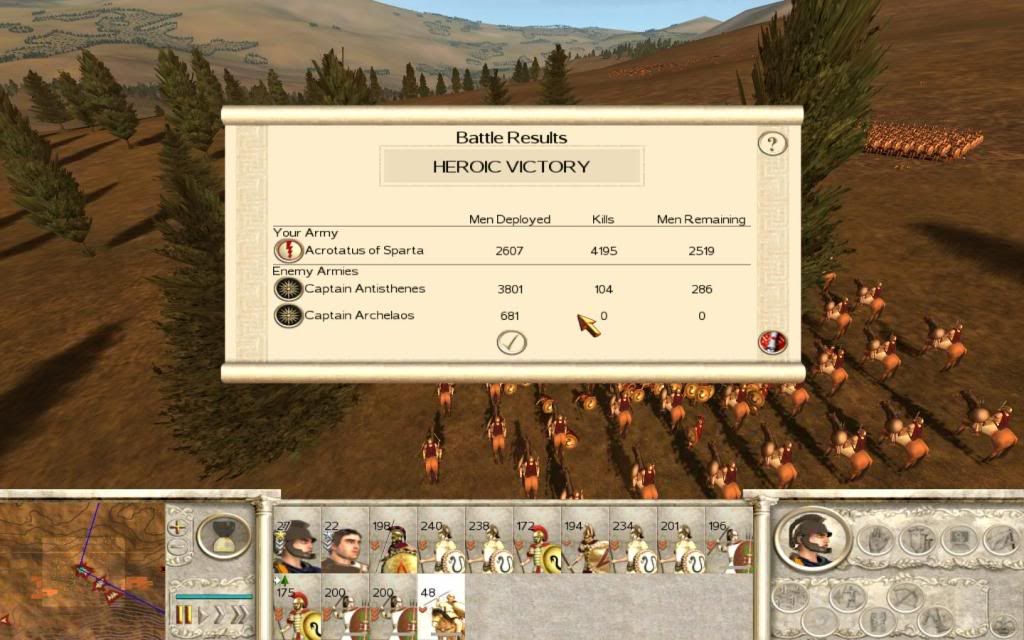The image size is (1024, 640).
Task: Pick the unit card with 194 men
Action: coord(586,546)
